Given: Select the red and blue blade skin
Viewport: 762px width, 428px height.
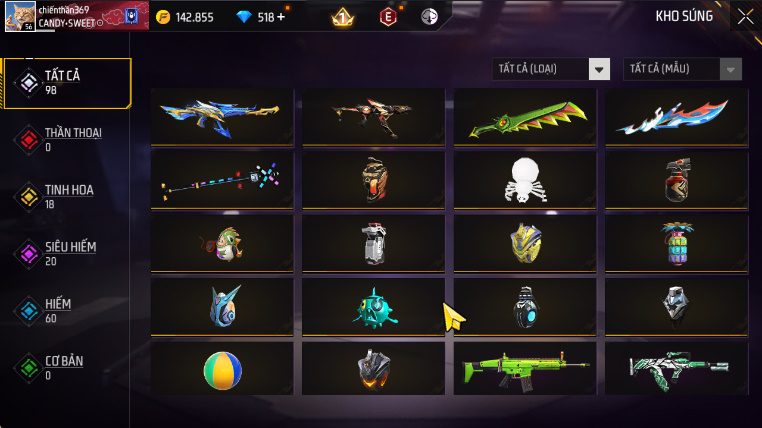Looking at the screenshot, I should (676, 117).
